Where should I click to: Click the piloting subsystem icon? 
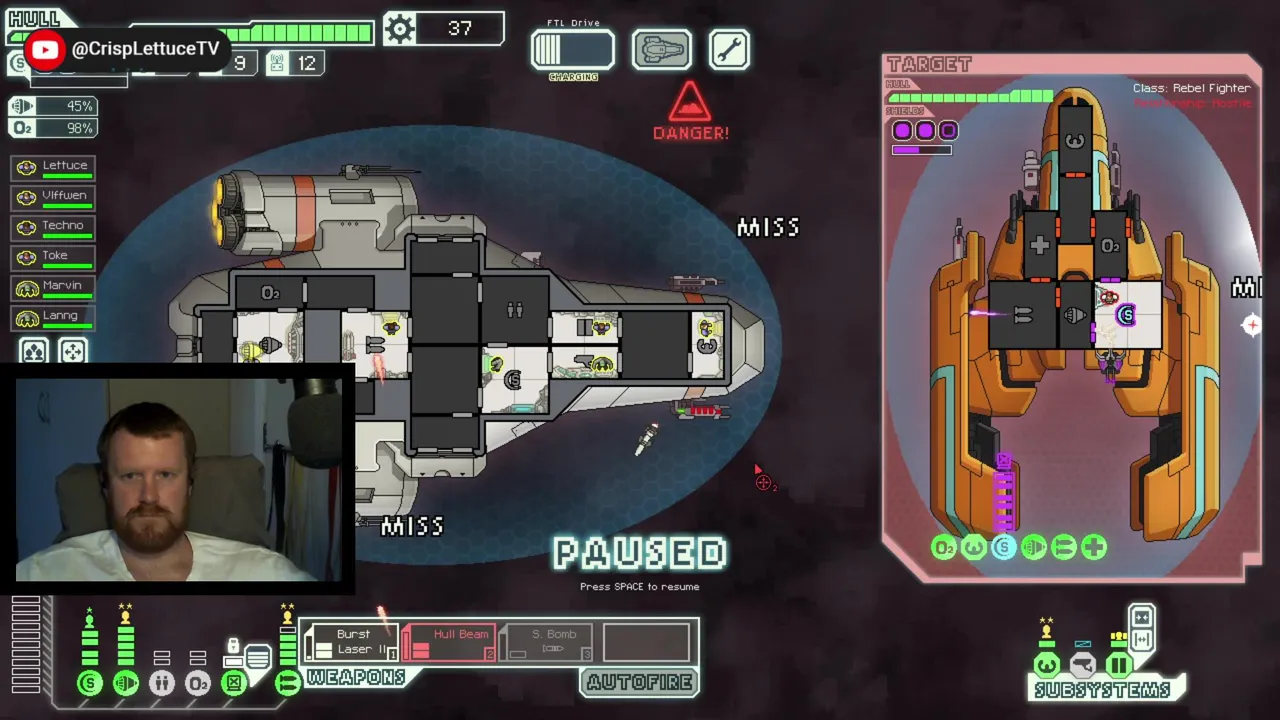coord(1047,665)
